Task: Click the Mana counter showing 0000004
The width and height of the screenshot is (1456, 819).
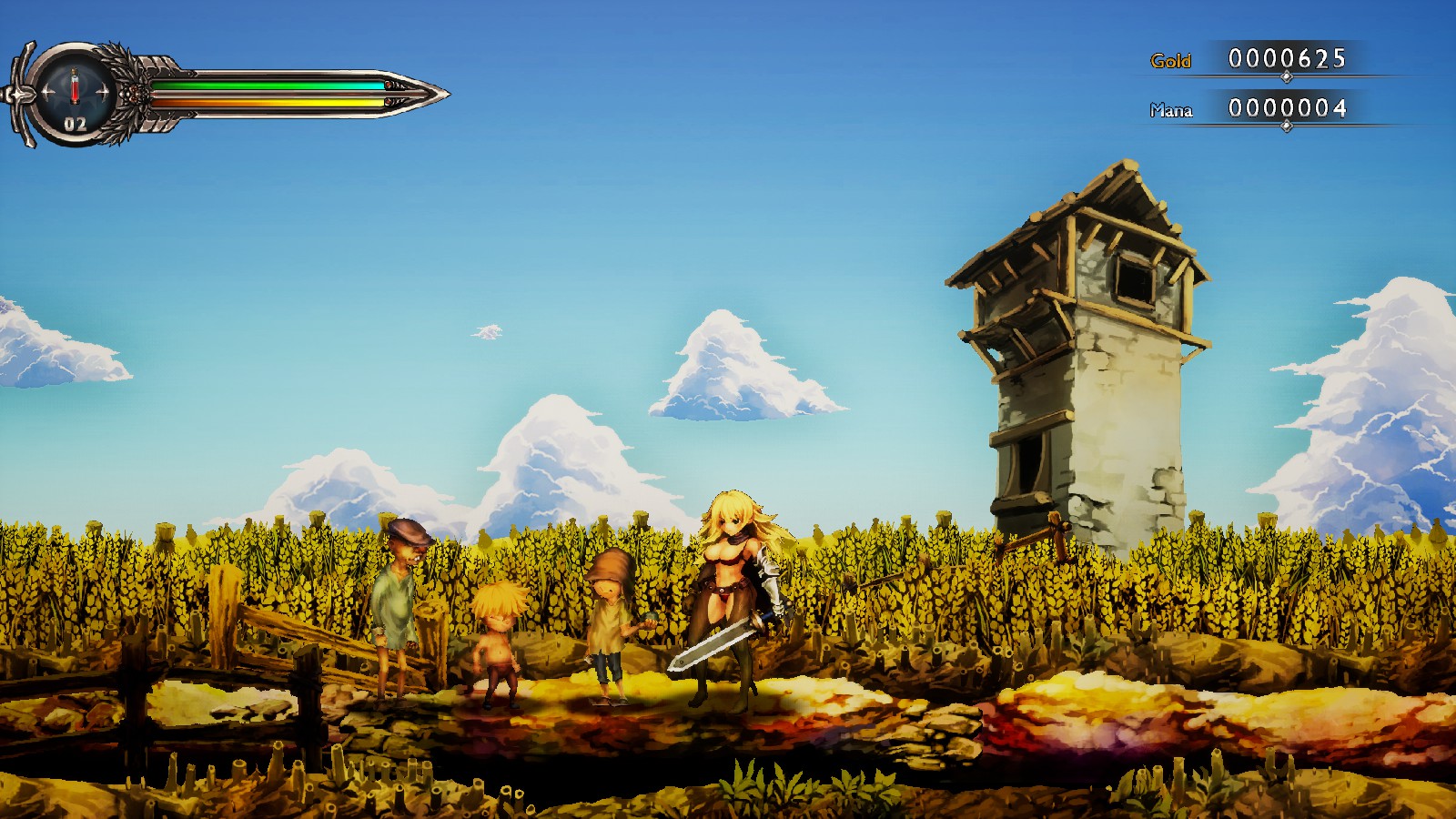Action: [x=1288, y=109]
